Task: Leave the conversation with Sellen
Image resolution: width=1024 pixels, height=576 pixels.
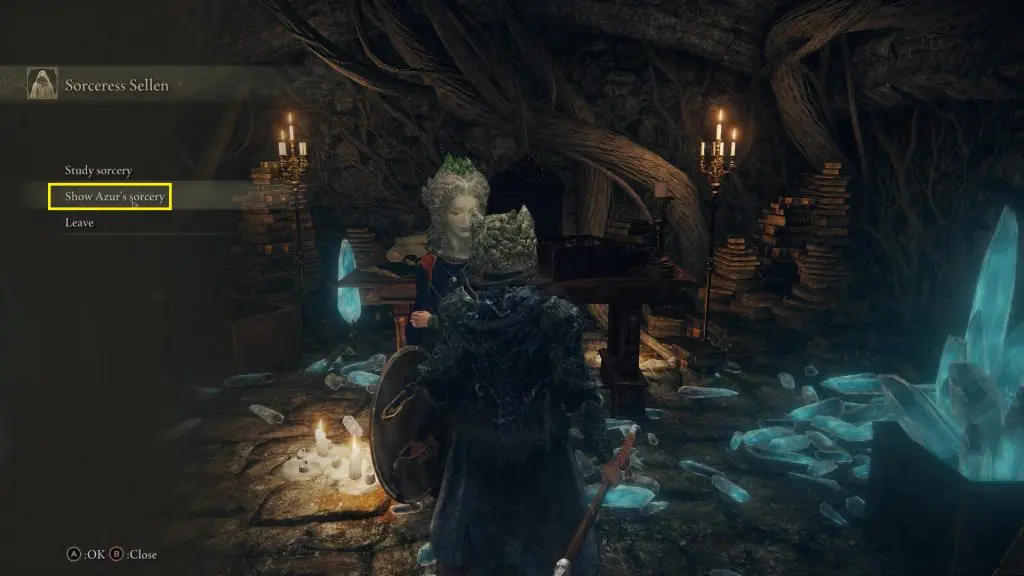Action: [x=79, y=223]
